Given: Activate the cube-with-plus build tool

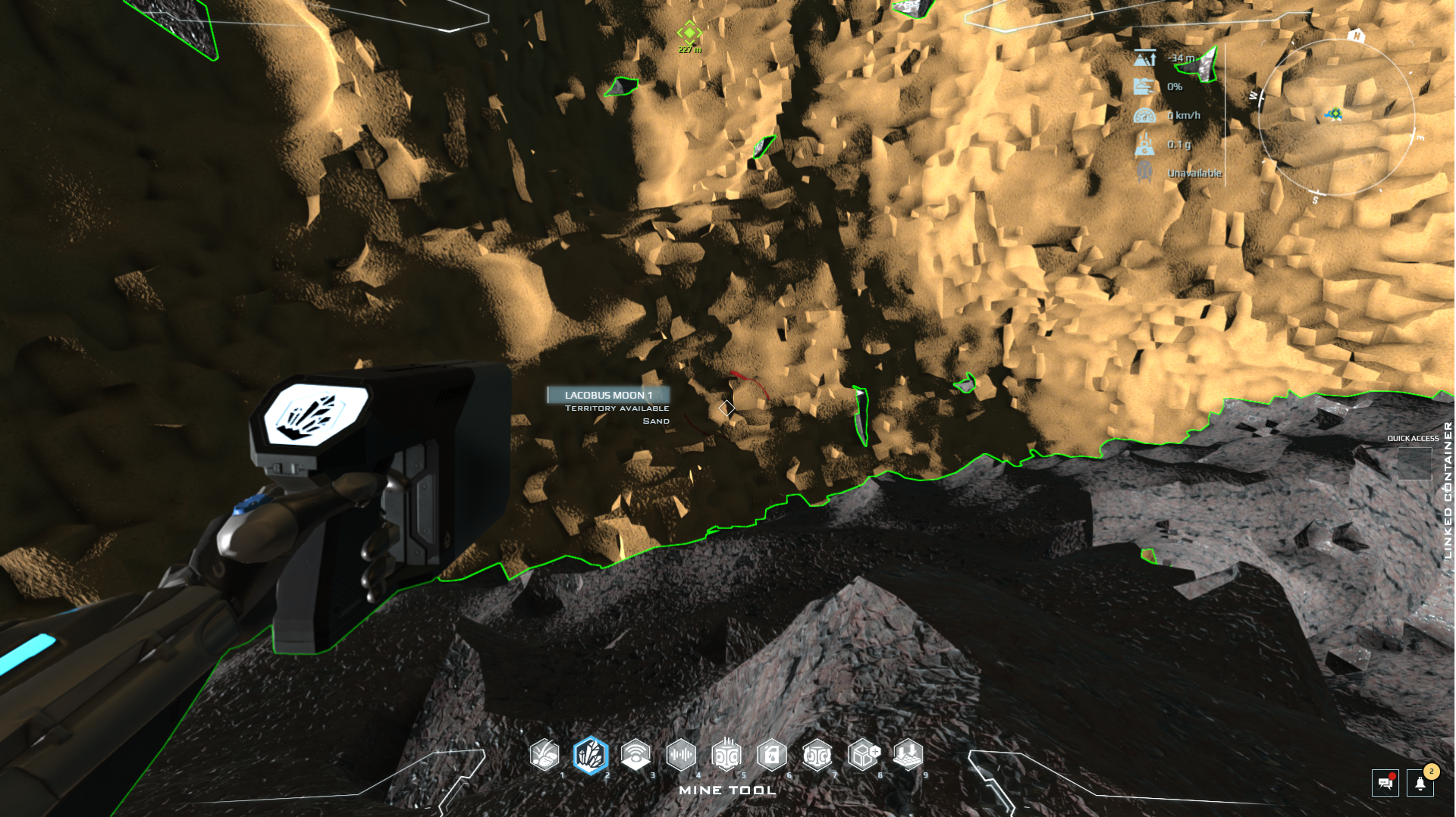Looking at the screenshot, I should click(x=863, y=755).
